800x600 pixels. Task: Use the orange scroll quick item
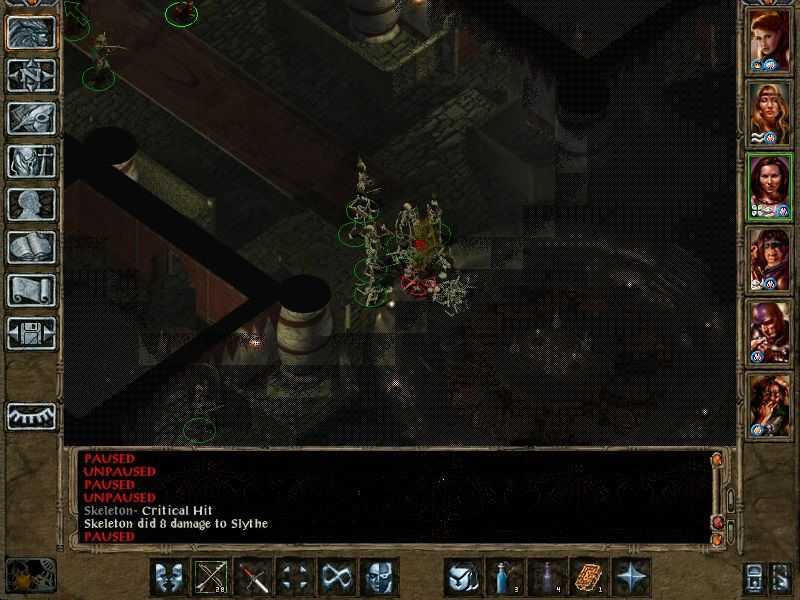tap(589, 577)
